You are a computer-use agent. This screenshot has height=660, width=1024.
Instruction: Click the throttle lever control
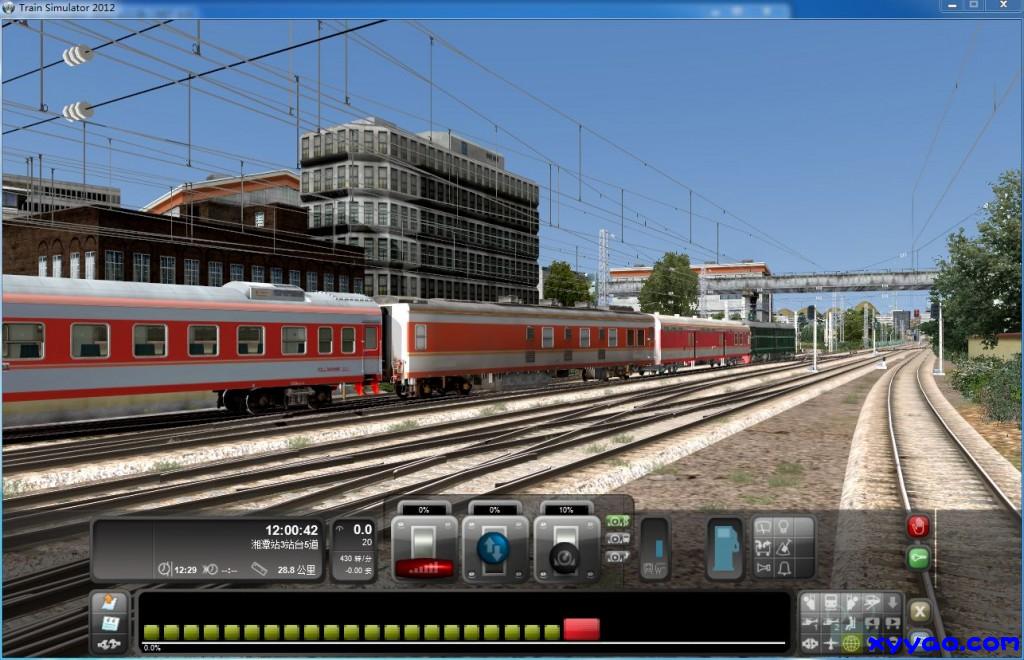click(424, 548)
